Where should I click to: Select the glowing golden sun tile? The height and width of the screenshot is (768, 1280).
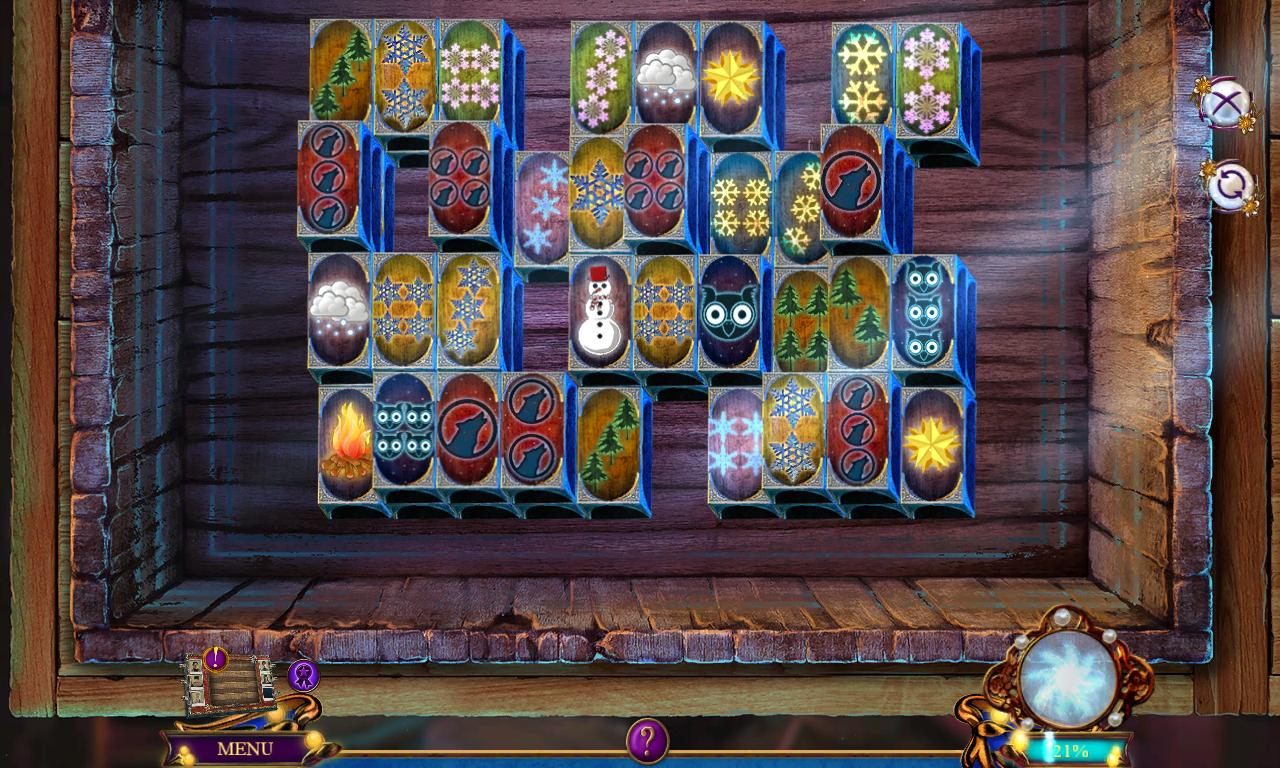tap(728, 73)
